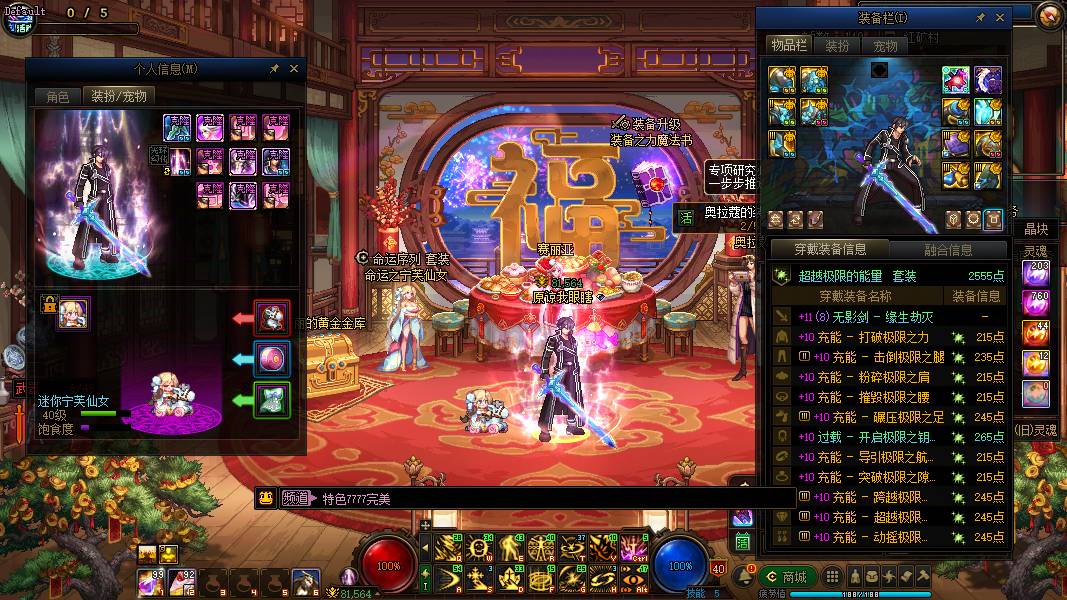Screen dimensions: 1067x600
Task: Close the 装备栏 equipment window
Action: pos(997,18)
